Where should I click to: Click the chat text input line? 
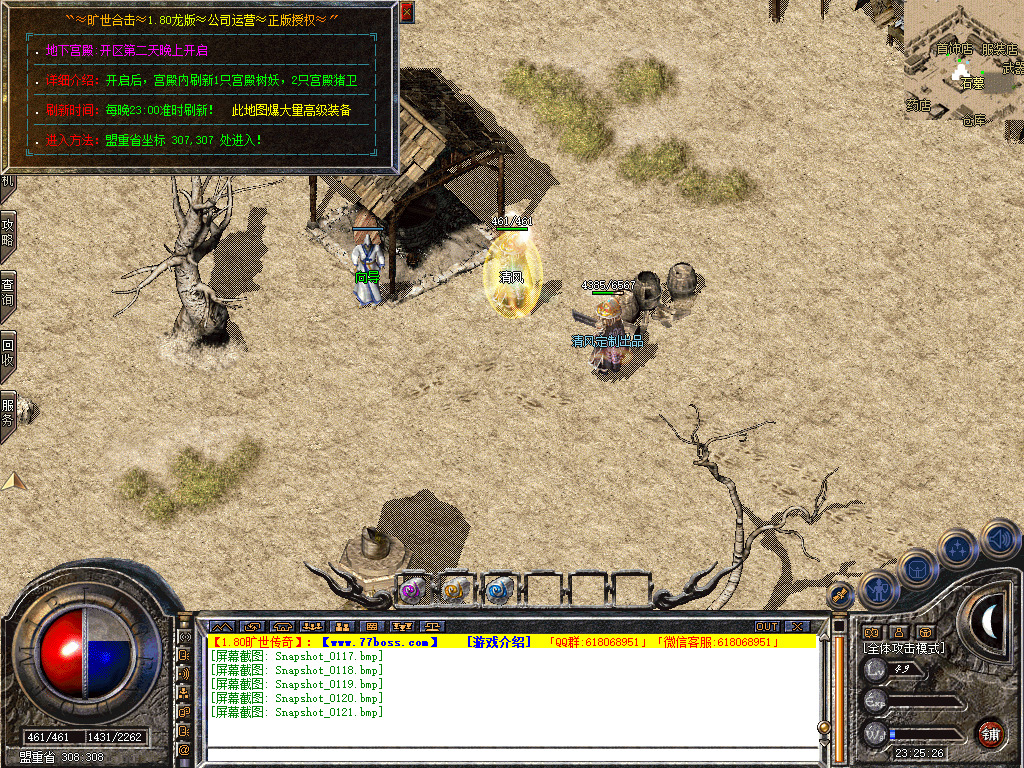tap(510, 753)
